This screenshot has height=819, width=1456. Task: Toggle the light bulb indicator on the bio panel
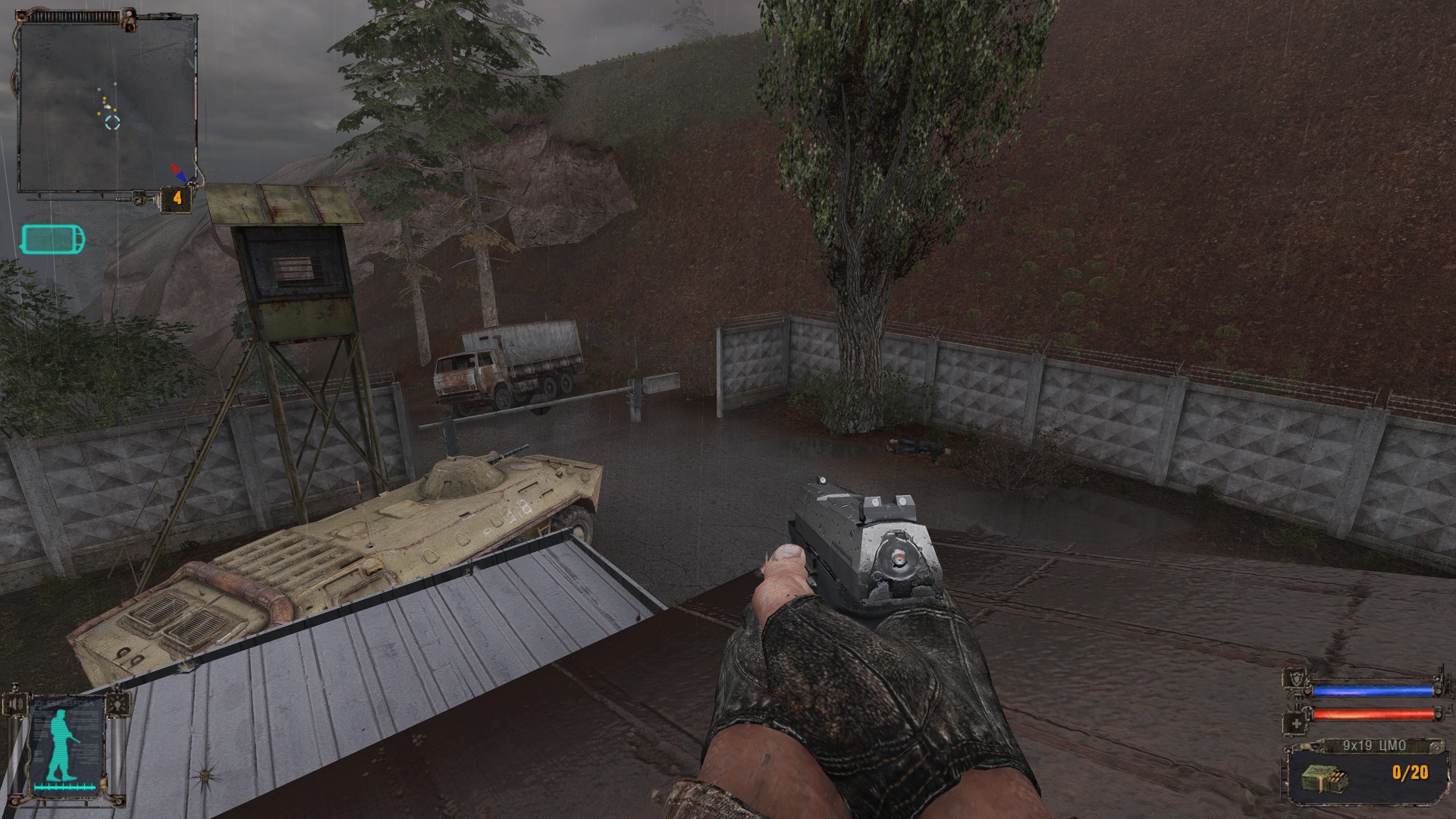(117, 703)
